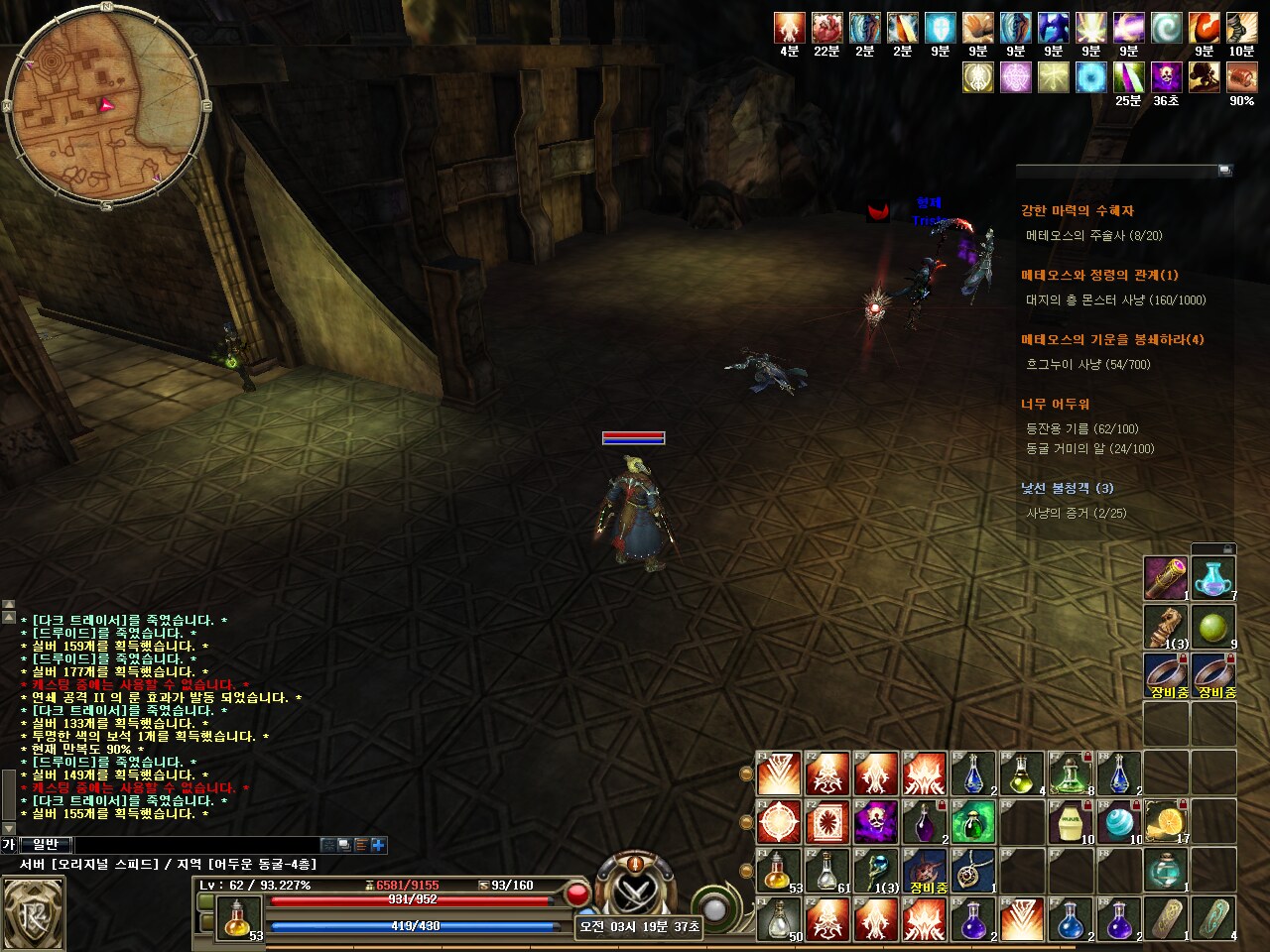This screenshot has width=1270, height=952.
Task: Activate the purple skull skill
Action: (875, 822)
